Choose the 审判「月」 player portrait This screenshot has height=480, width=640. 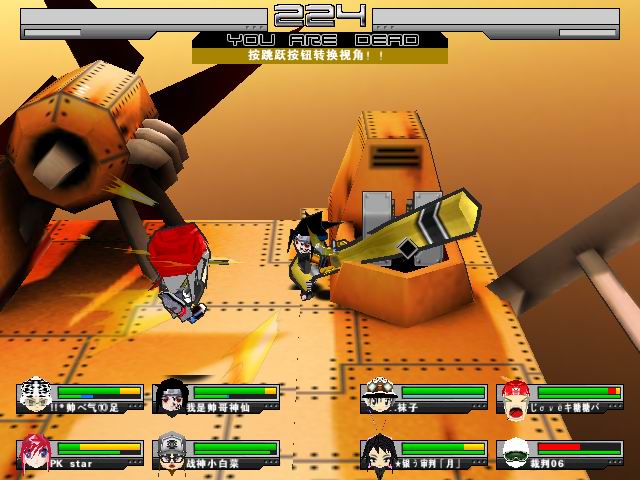click(x=379, y=454)
